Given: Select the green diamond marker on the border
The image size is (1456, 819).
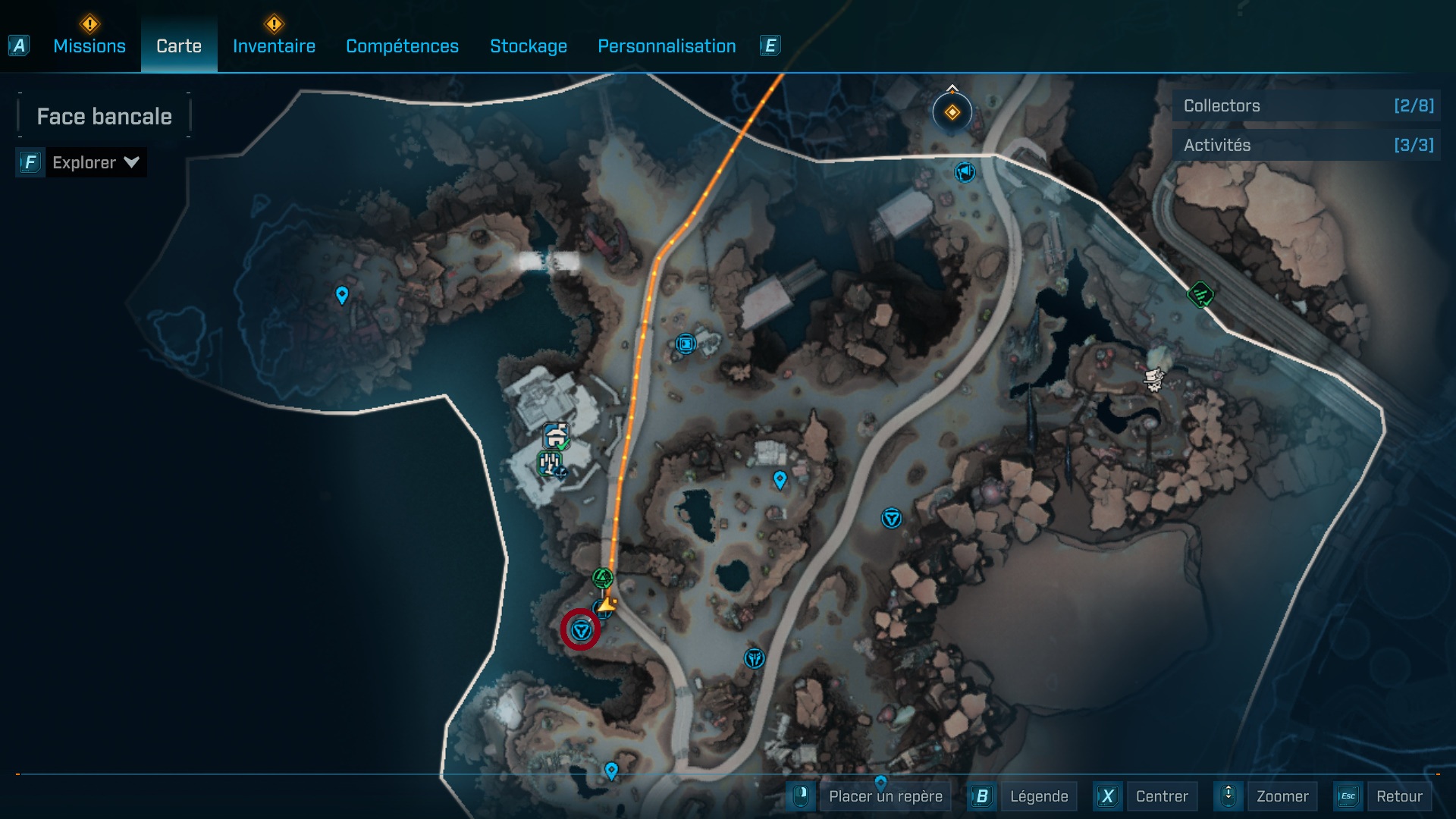Looking at the screenshot, I should tap(1200, 294).
